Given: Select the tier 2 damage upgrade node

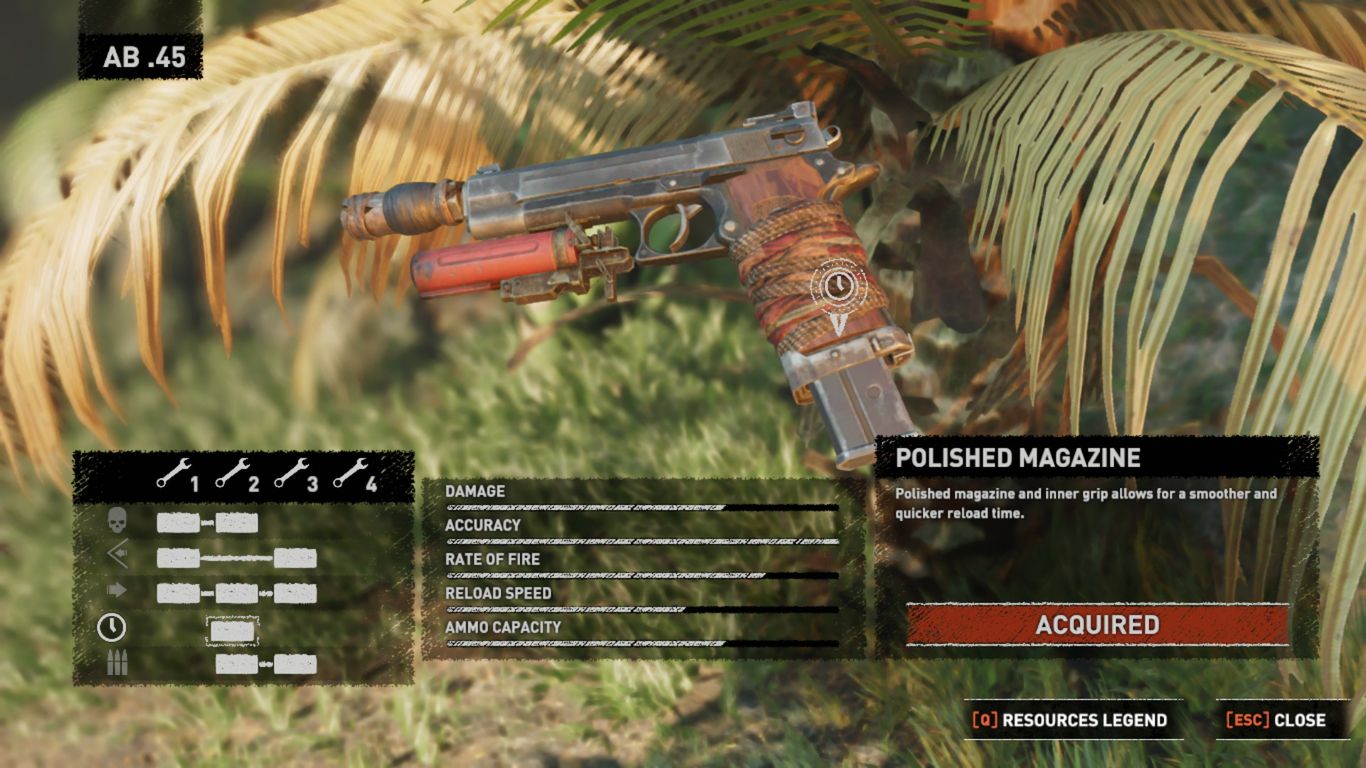Looking at the screenshot, I should click(x=237, y=523).
